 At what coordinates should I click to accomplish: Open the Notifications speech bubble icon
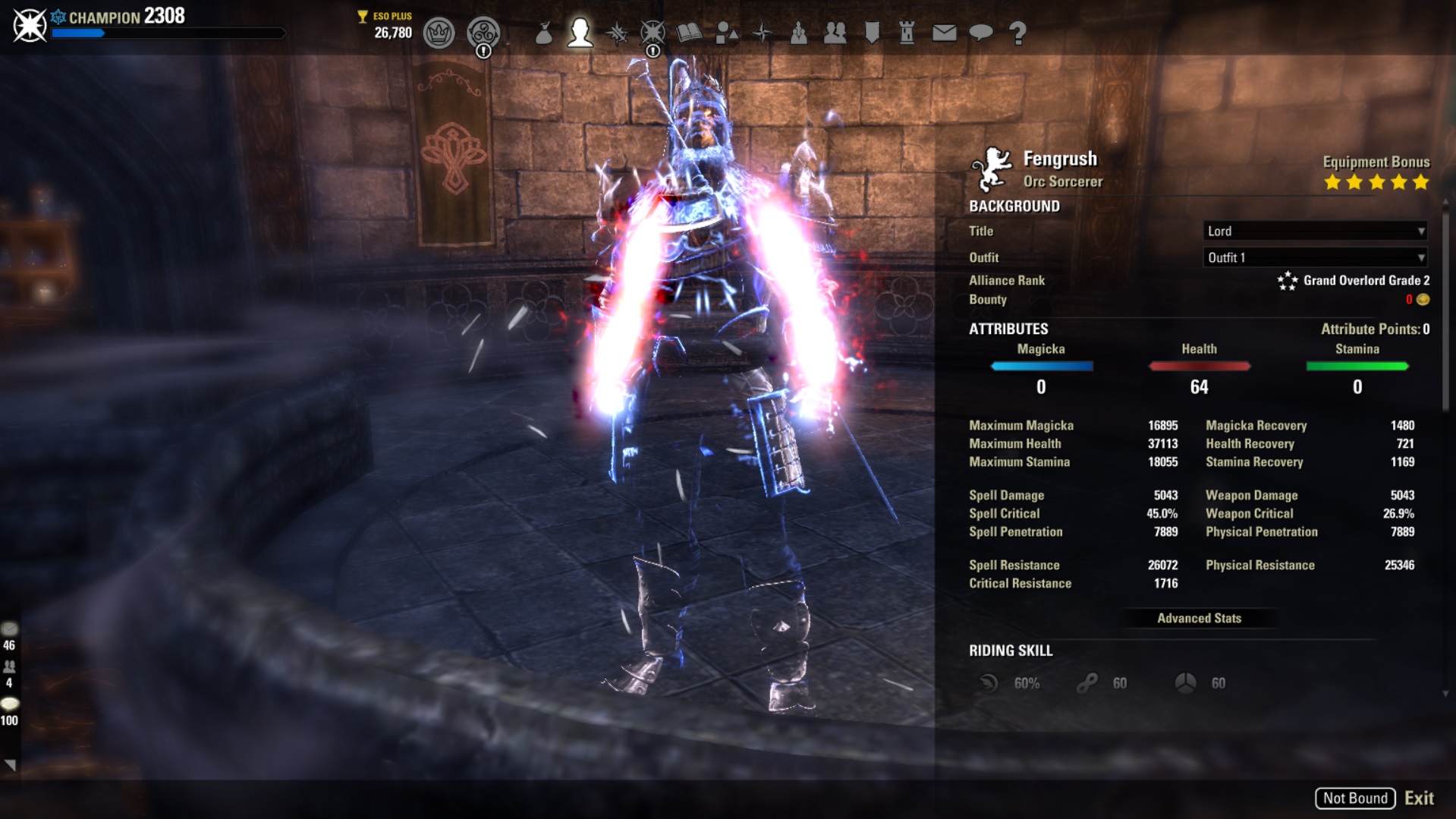click(981, 33)
